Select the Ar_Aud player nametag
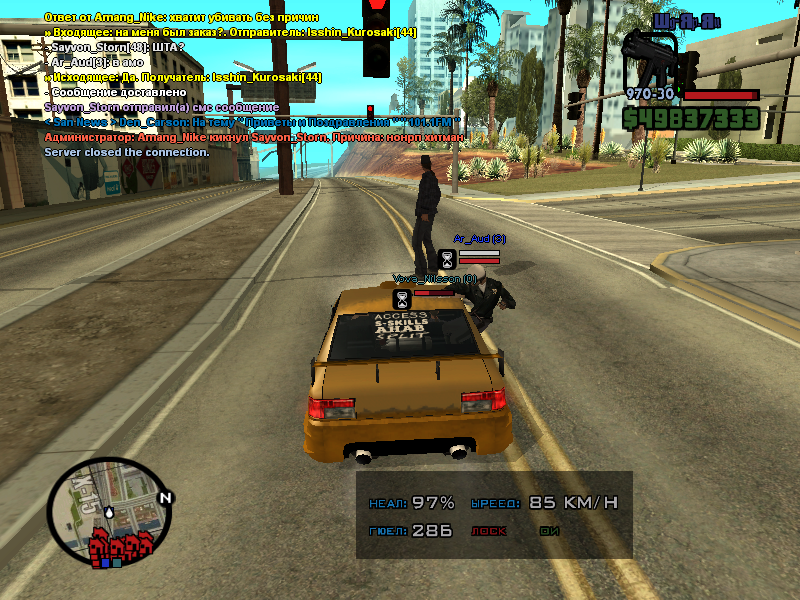This screenshot has width=800, height=600. click(480, 239)
